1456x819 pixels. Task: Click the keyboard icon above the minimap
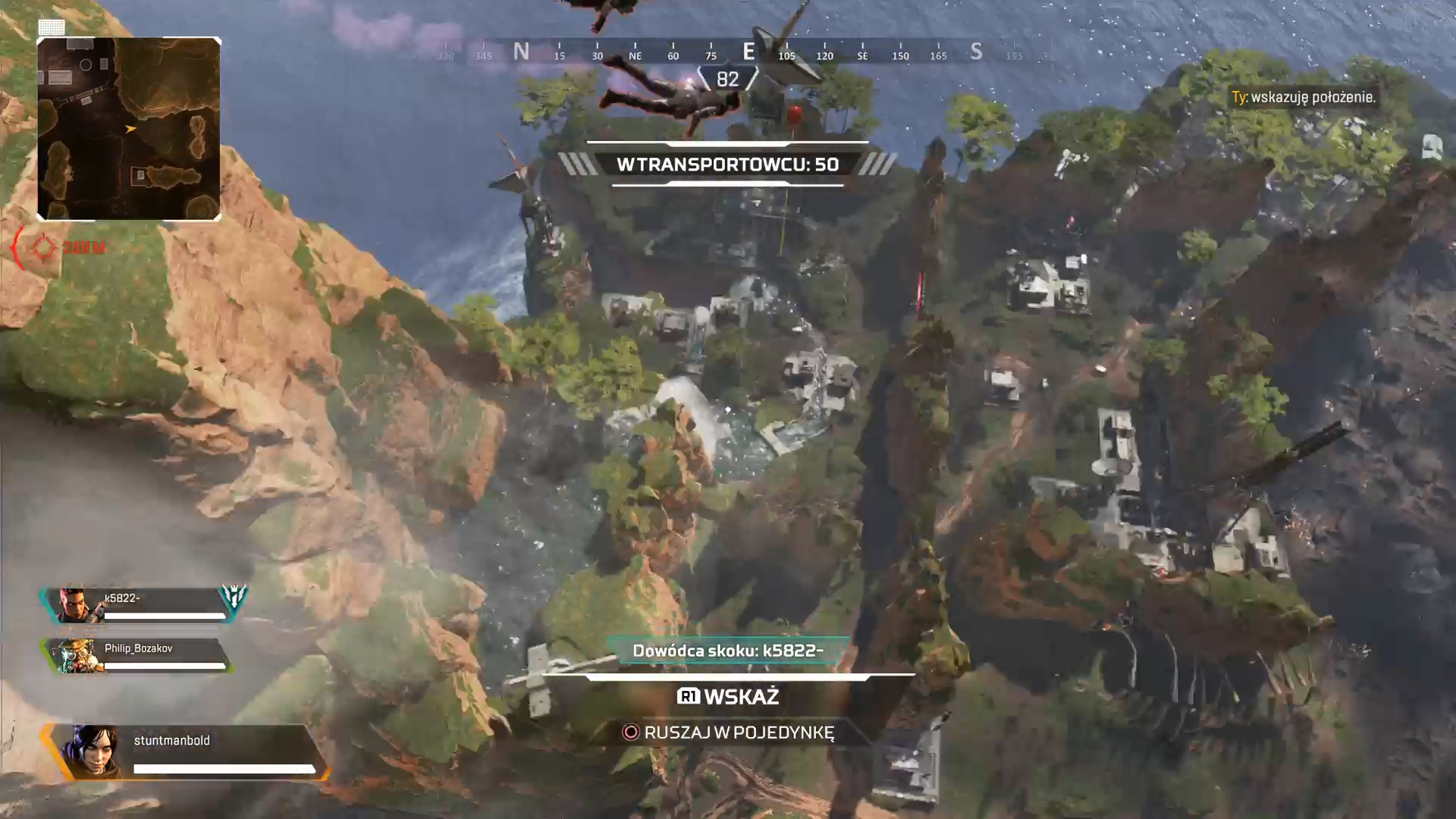tap(52, 27)
